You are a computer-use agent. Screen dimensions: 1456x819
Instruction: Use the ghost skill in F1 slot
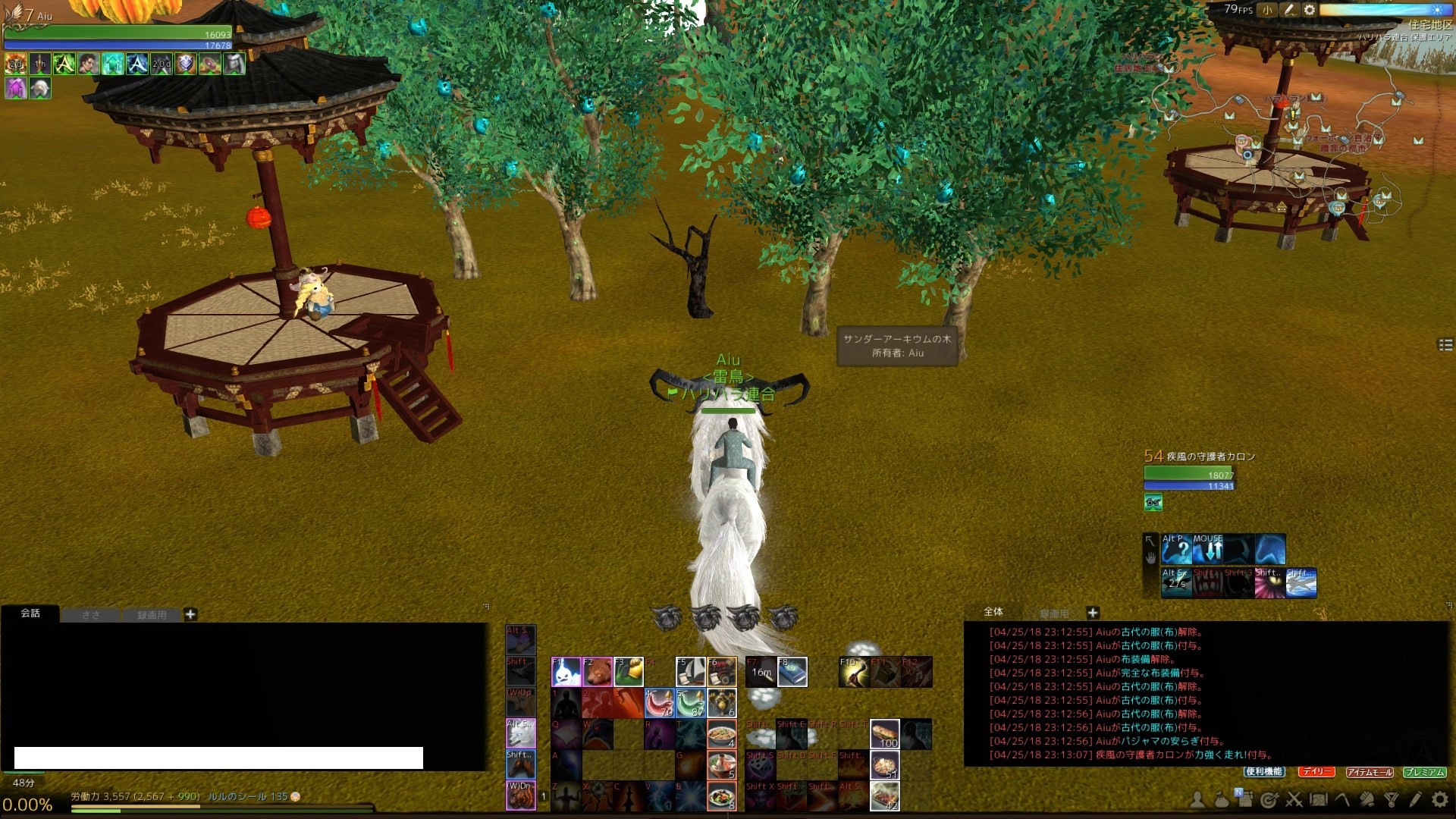[566, 672]
